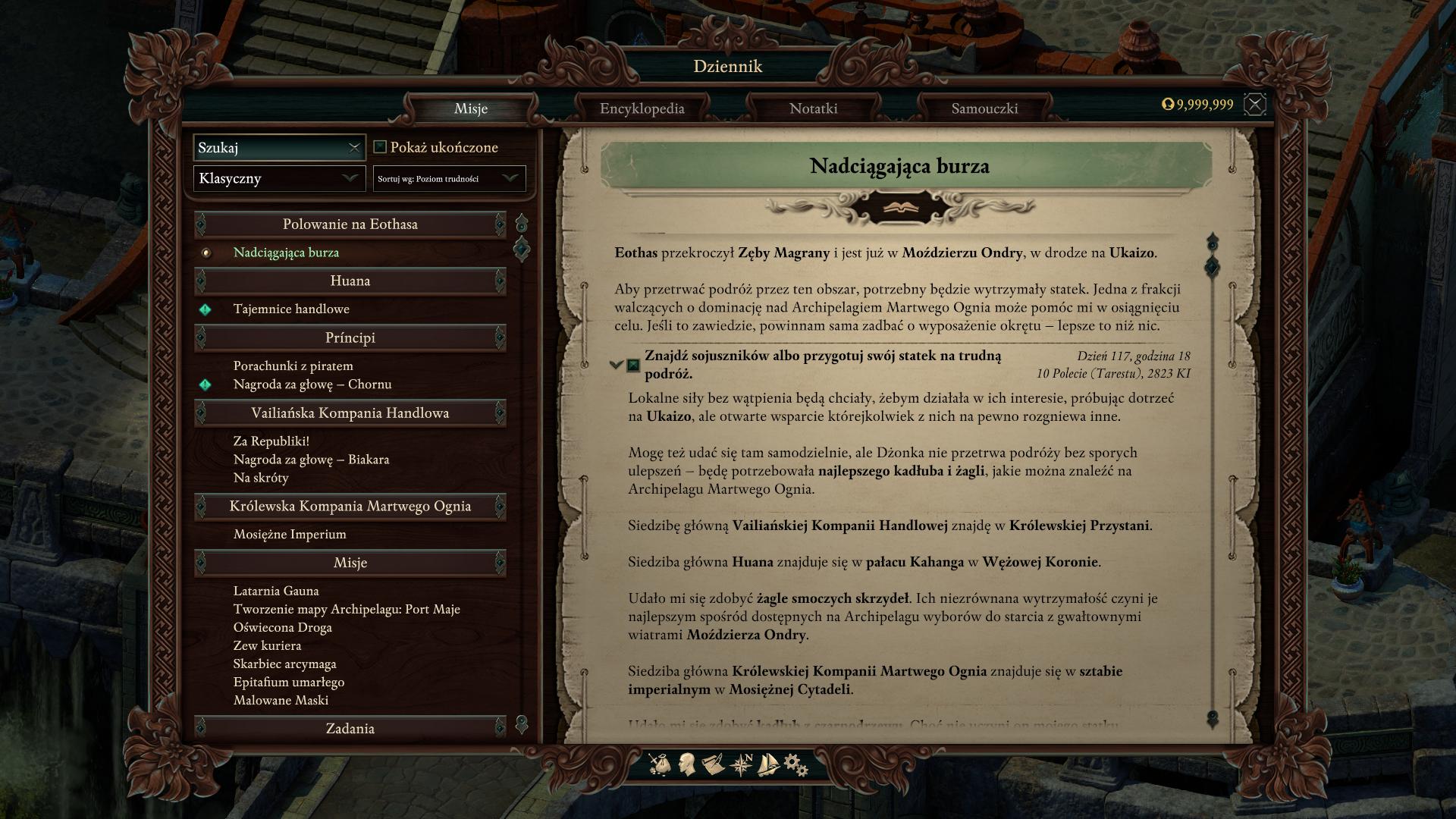This screenshot has width=1456, height=819.
Task: Collapse the Huana quest category header
Action: click(350, 281)
